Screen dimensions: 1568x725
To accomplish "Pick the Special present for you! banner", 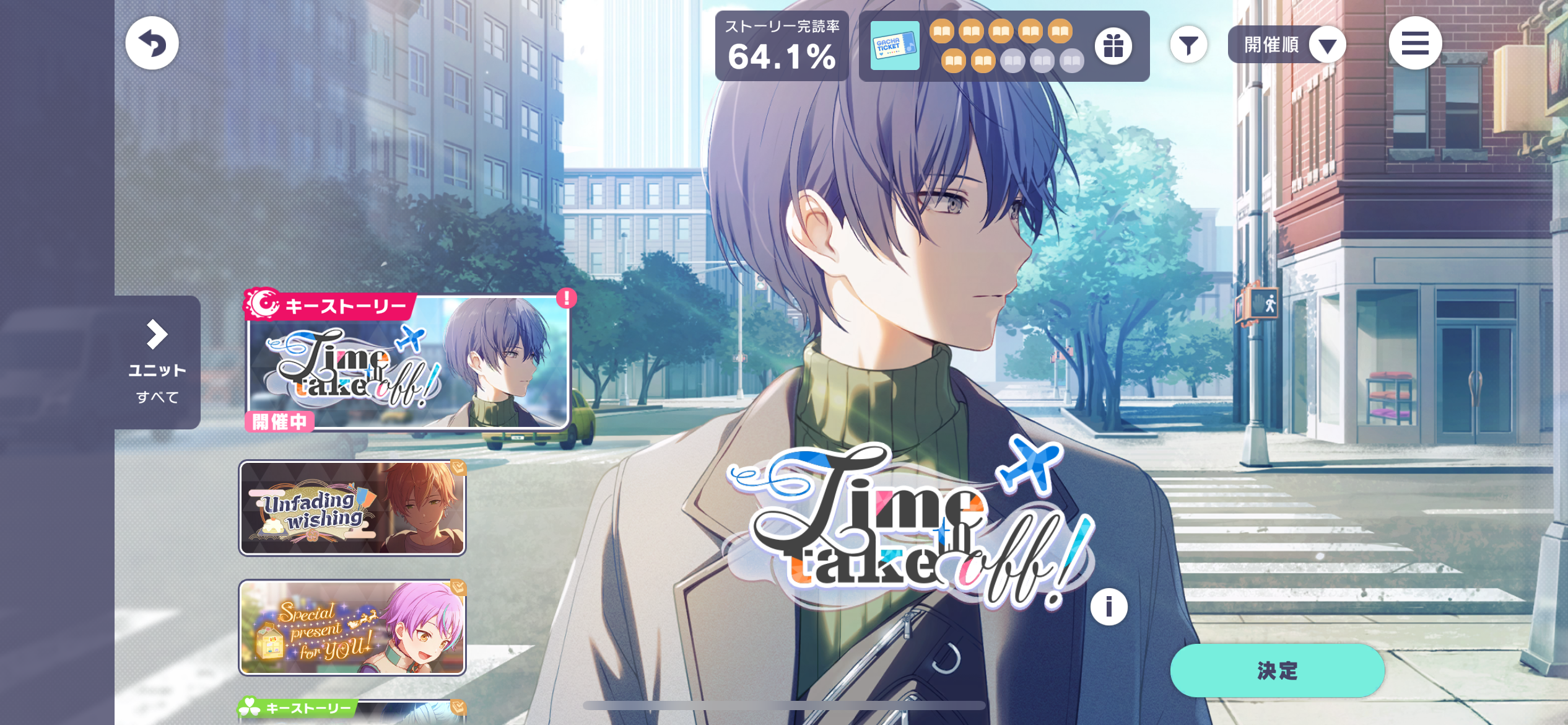I will pyautogui.click(x=352, y=627).
